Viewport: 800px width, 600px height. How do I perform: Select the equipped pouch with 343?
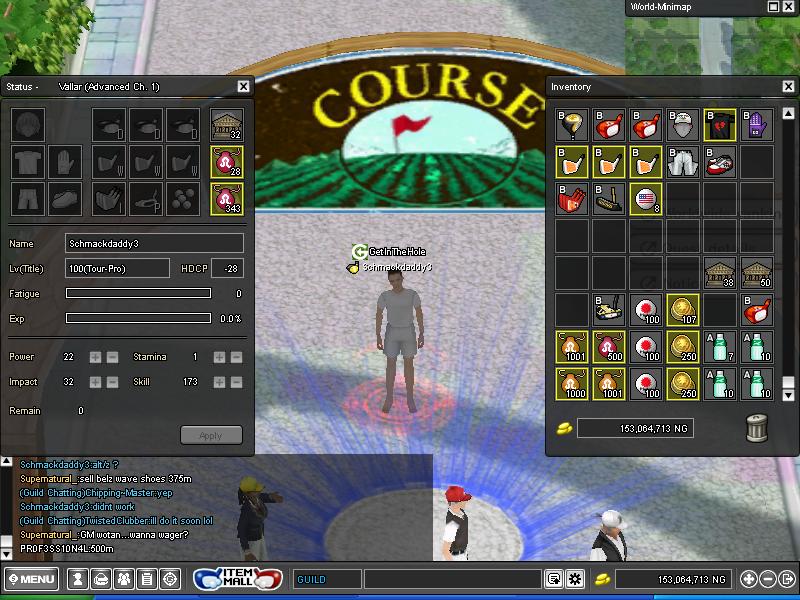pos(227,198)
